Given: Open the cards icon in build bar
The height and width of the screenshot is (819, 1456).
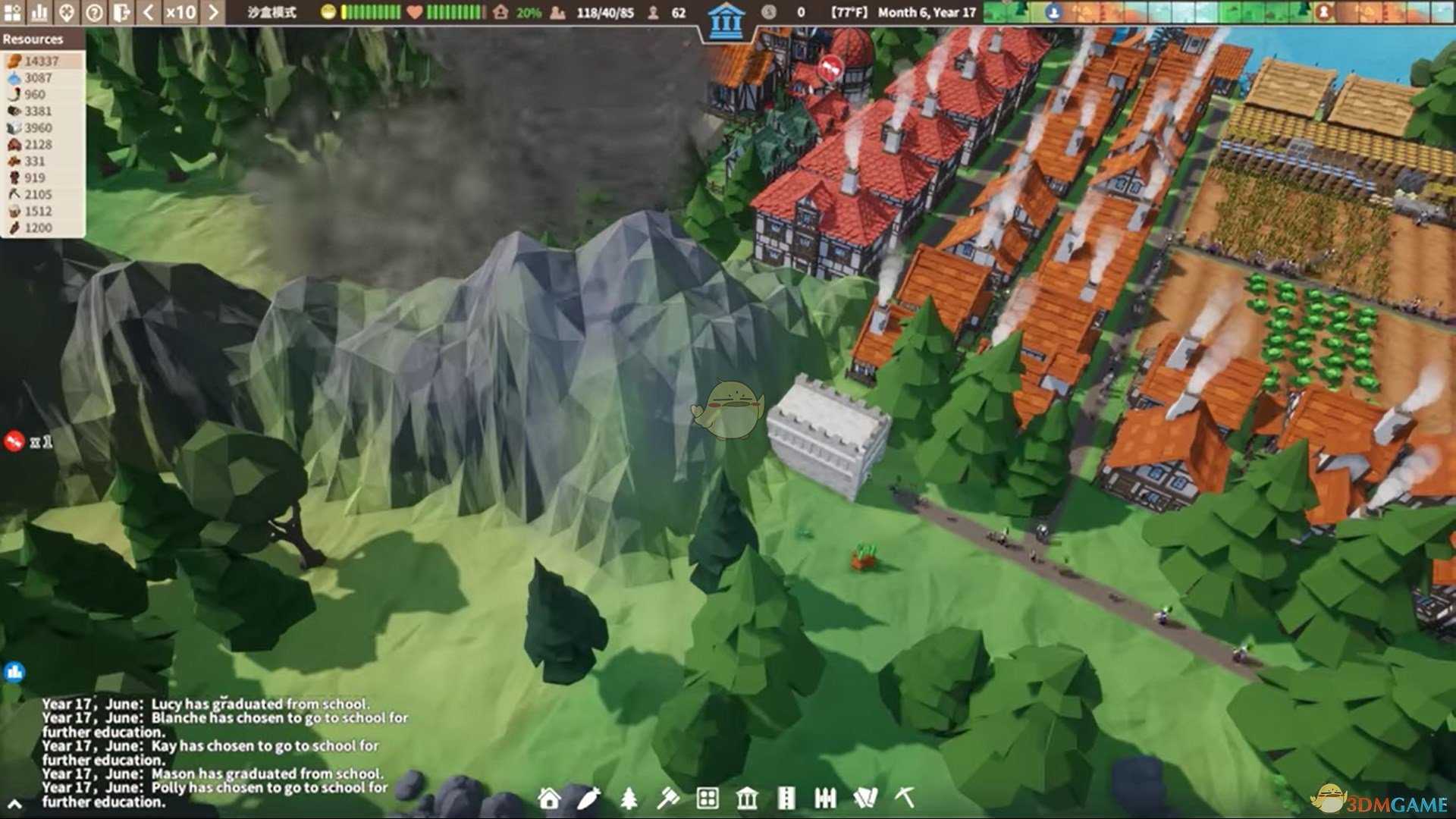Looking at the screenshot, I should pyautogui.click(x=865, y=798).
